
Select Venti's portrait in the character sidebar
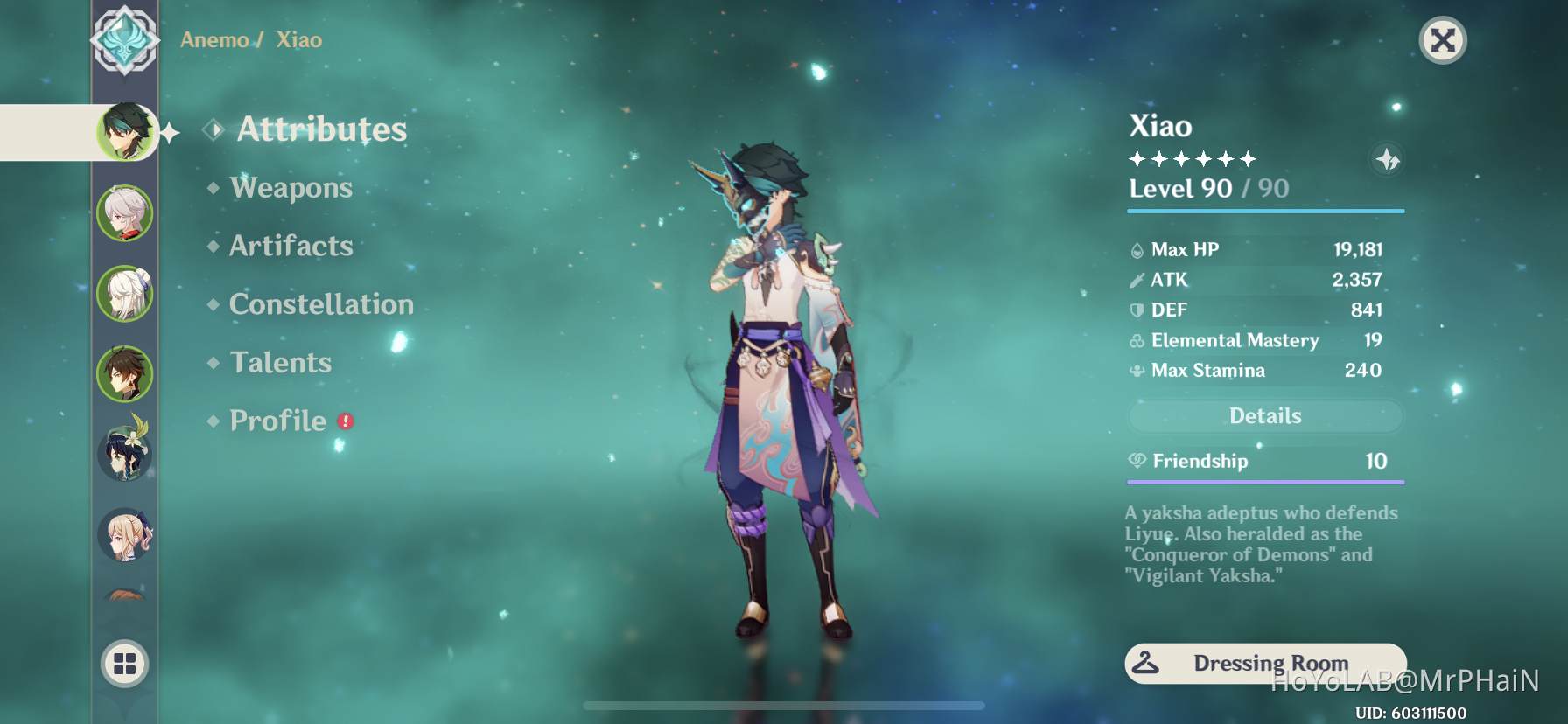(x=125, y=454)
